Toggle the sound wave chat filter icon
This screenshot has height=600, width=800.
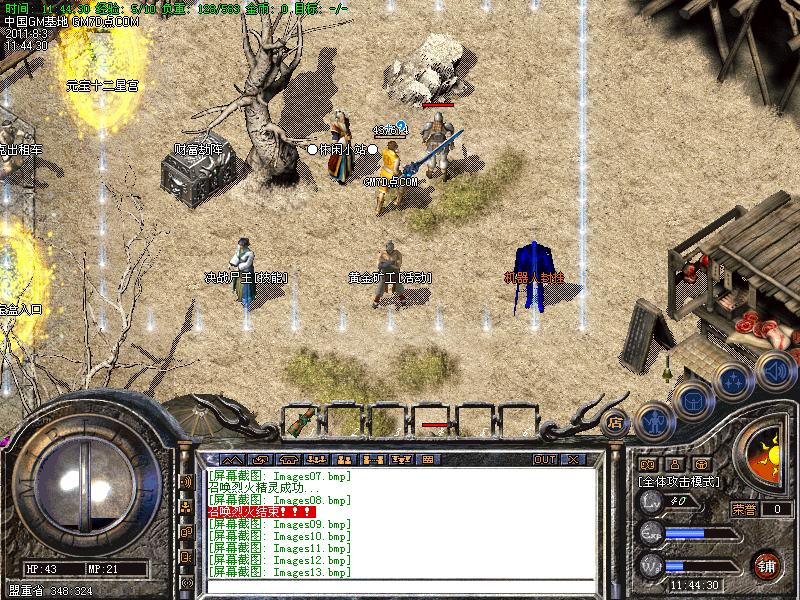(186, 481)
